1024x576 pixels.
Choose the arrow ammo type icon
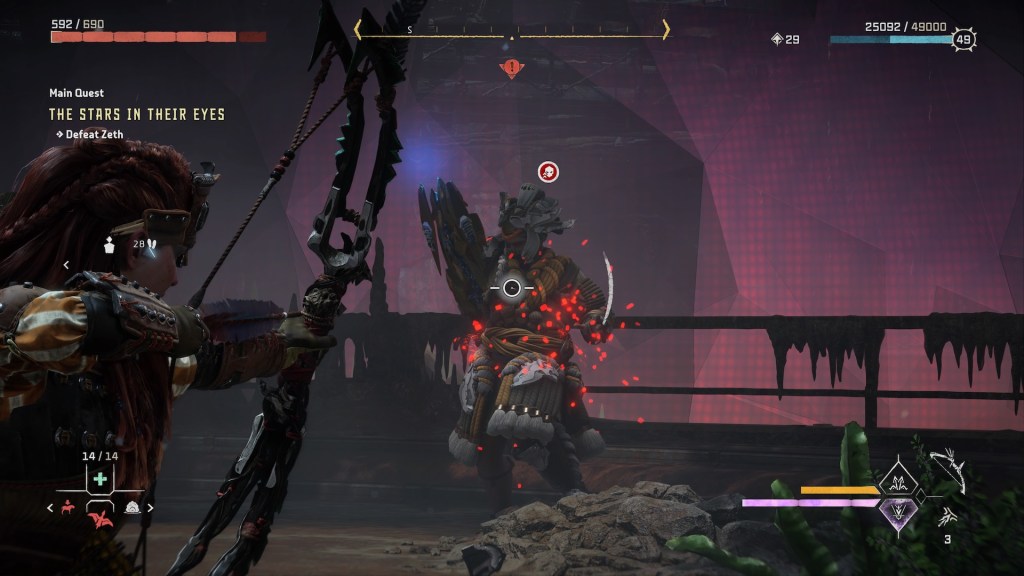[x=946, y=516]
